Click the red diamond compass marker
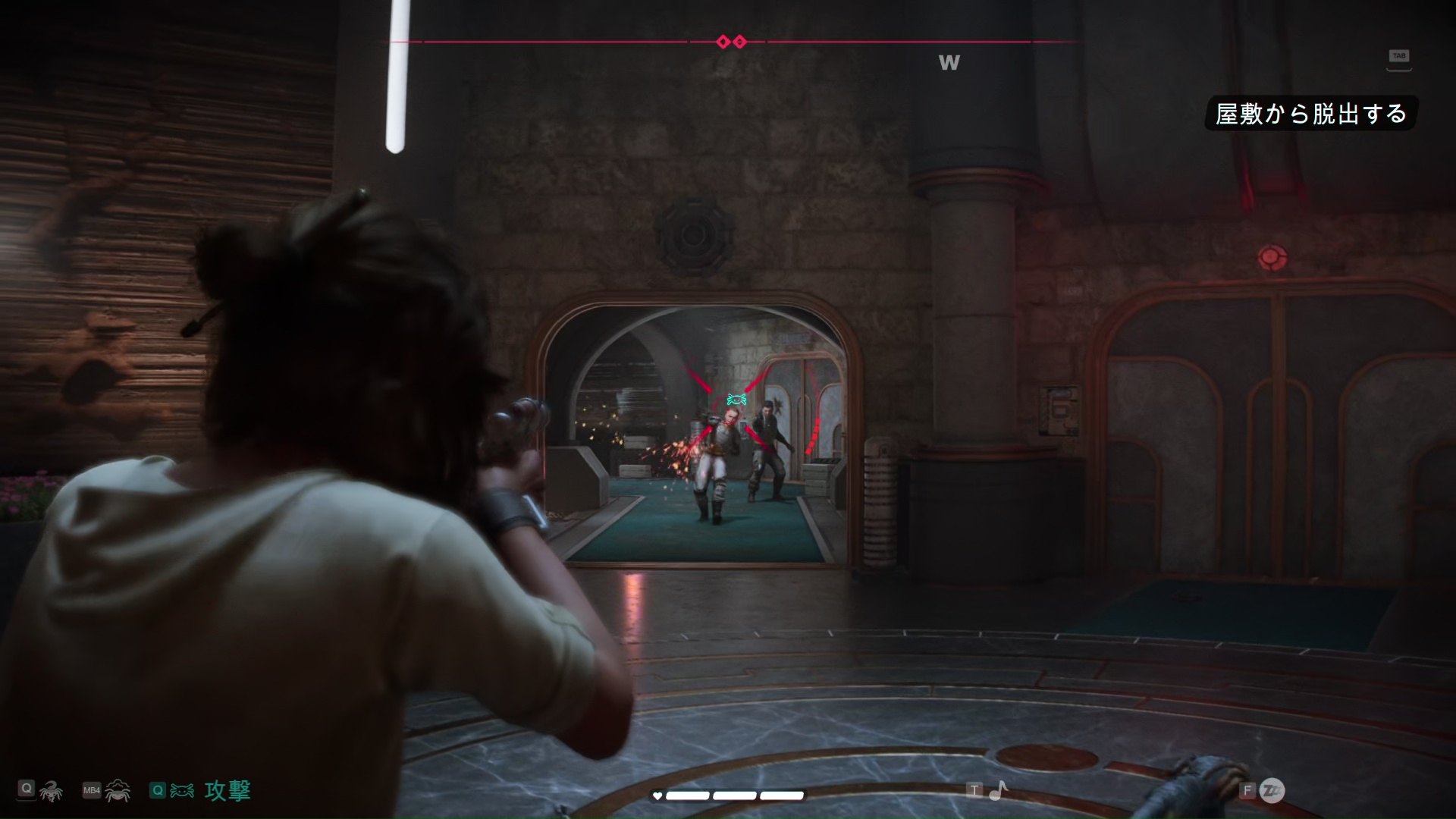1456x819 pixels. [x=732, y=42]
